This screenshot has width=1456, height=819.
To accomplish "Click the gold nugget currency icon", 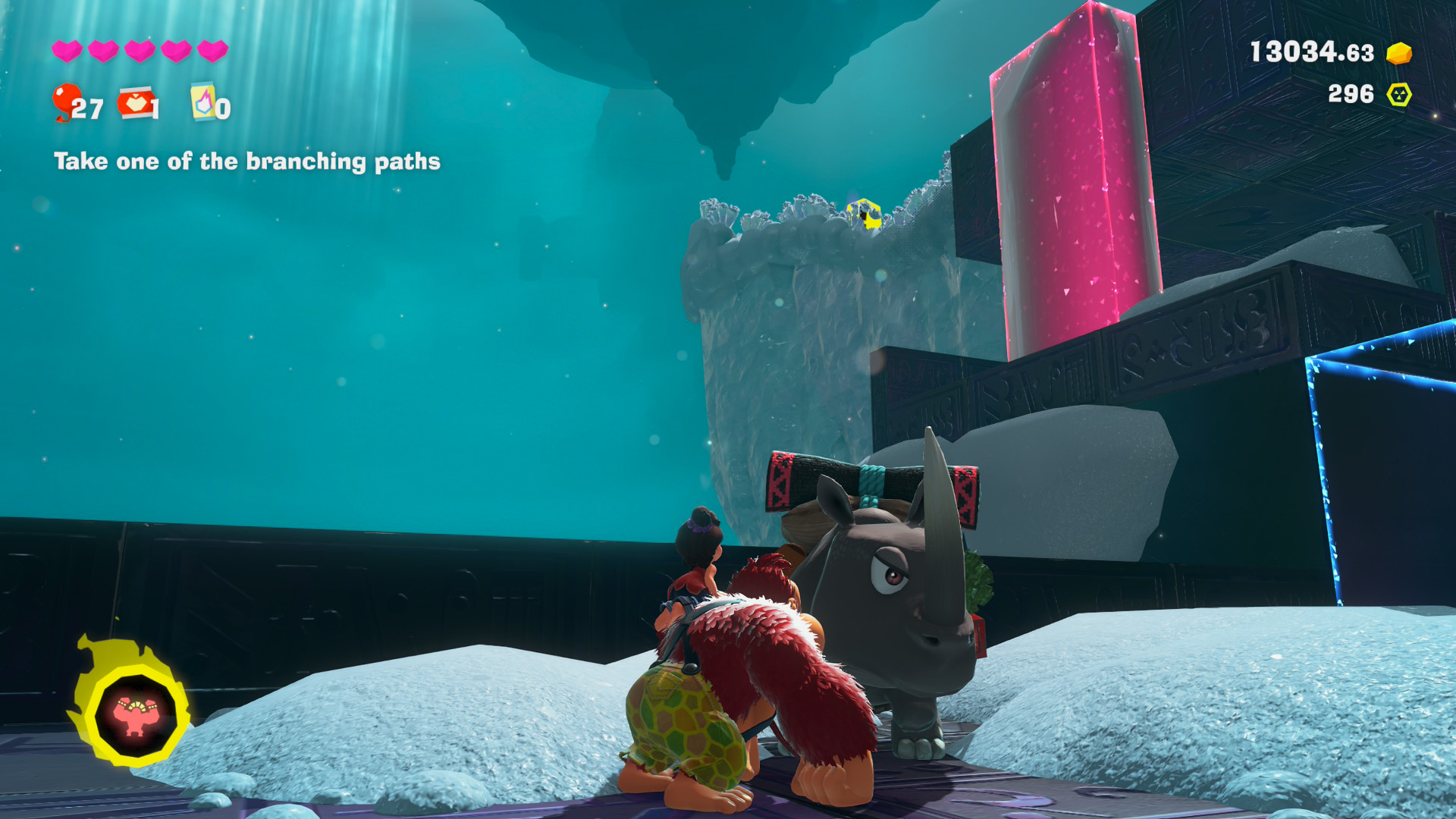I will (x=1398, y=53).
